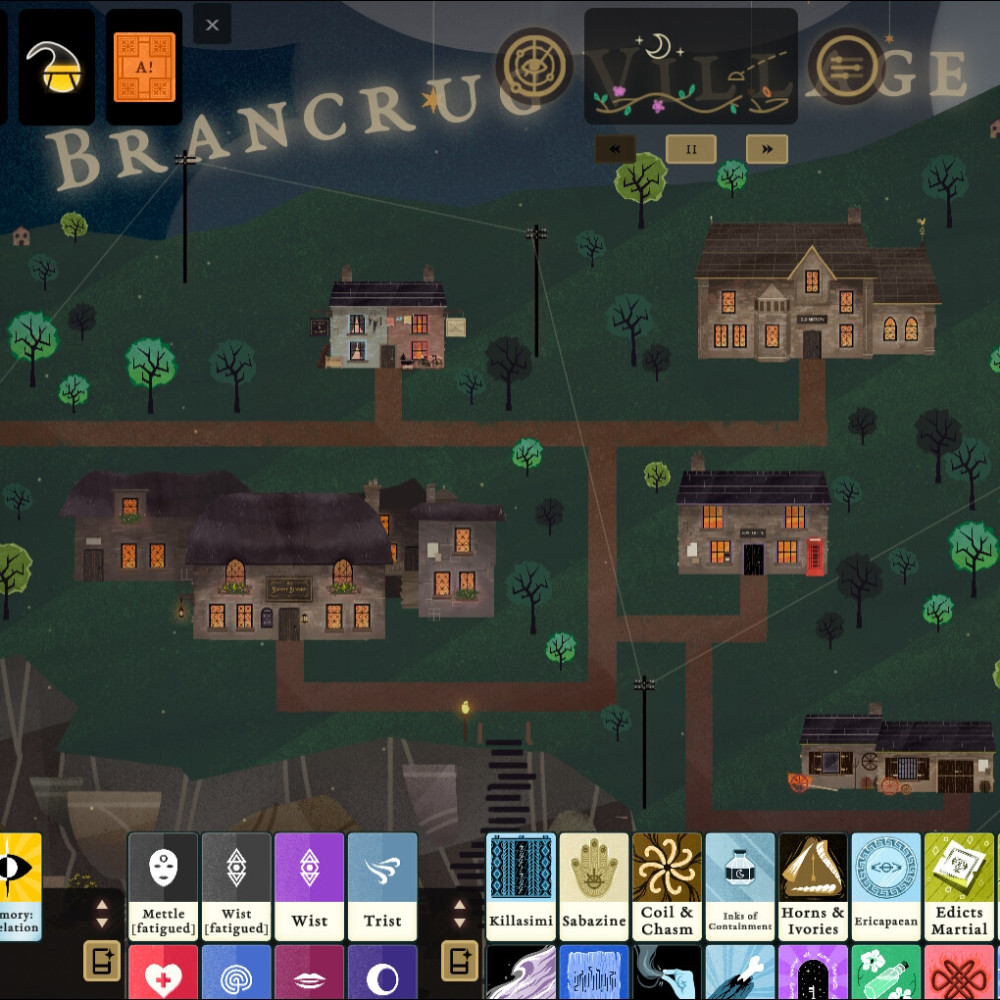Slow down time with rewind button
The height and width of the screenshot is (1000, 1000).
[615, 149]
